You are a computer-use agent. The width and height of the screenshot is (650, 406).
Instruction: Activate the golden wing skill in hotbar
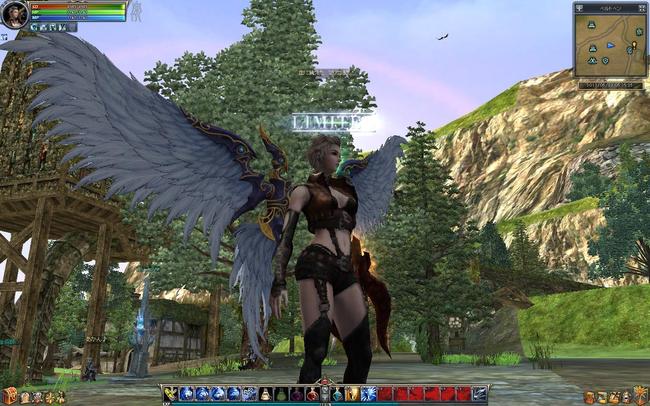171,394
